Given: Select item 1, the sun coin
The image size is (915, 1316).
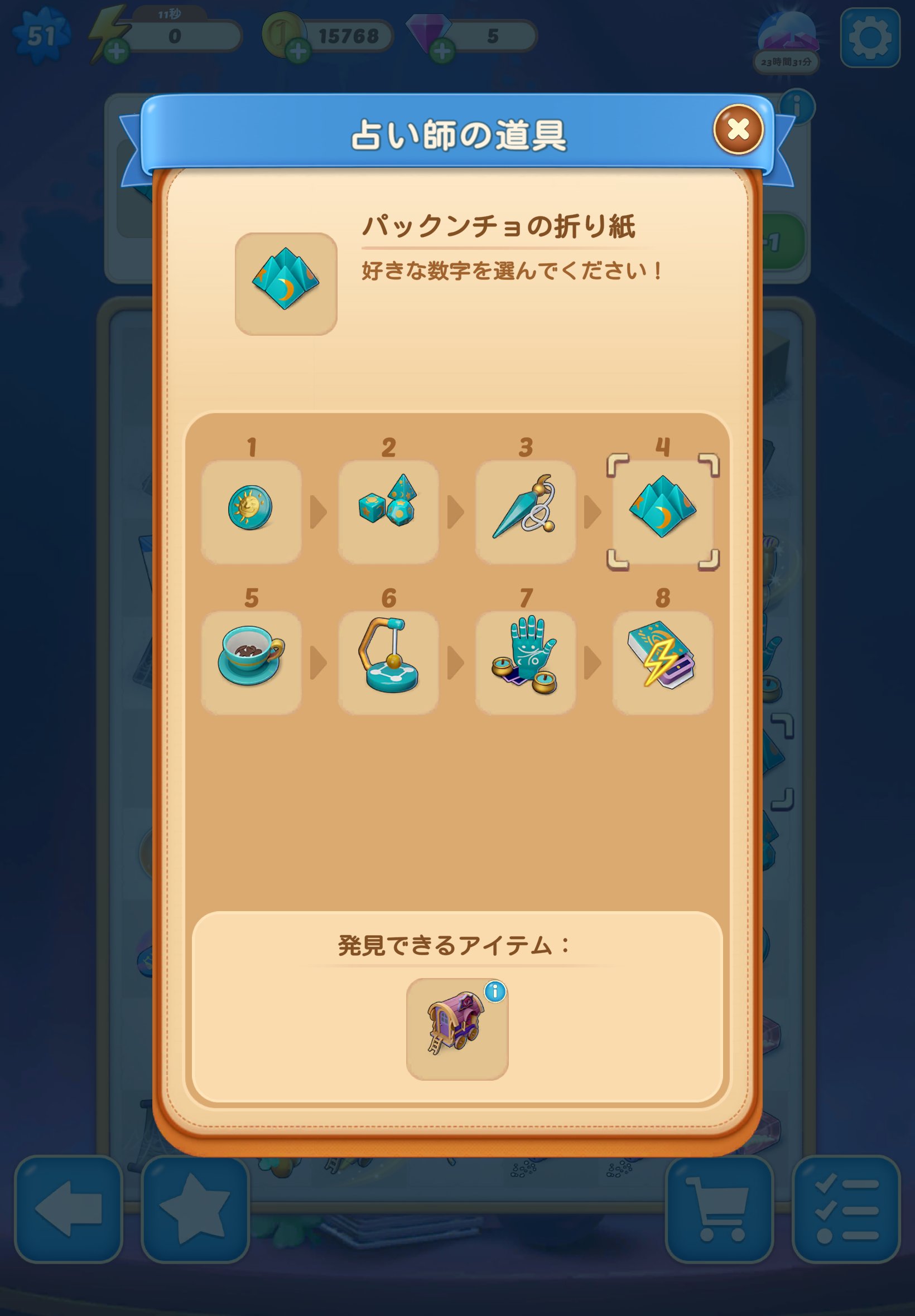Looking at the screenshot, I should [252, 511].
